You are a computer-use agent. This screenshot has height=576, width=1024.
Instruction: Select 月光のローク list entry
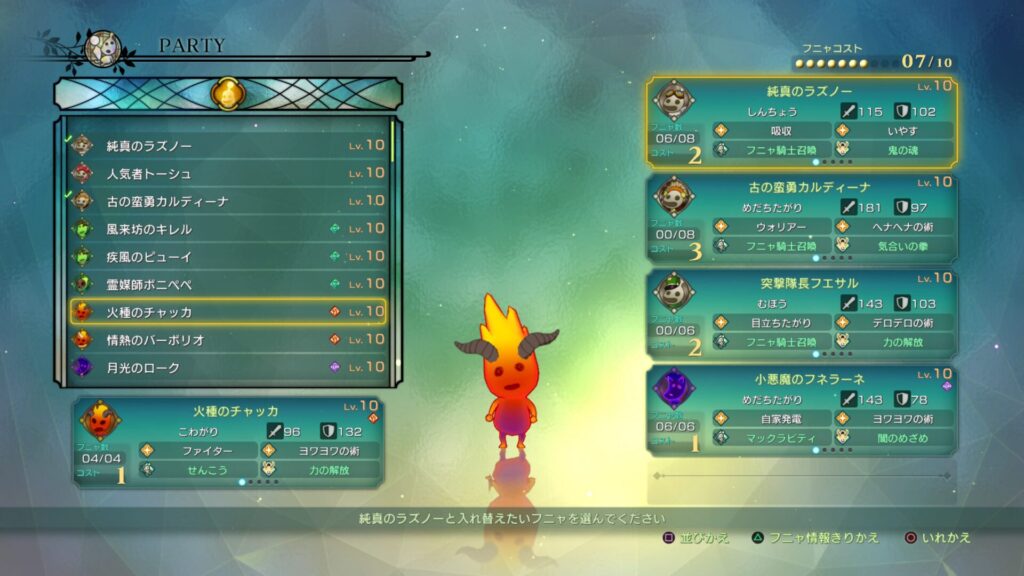228,368
